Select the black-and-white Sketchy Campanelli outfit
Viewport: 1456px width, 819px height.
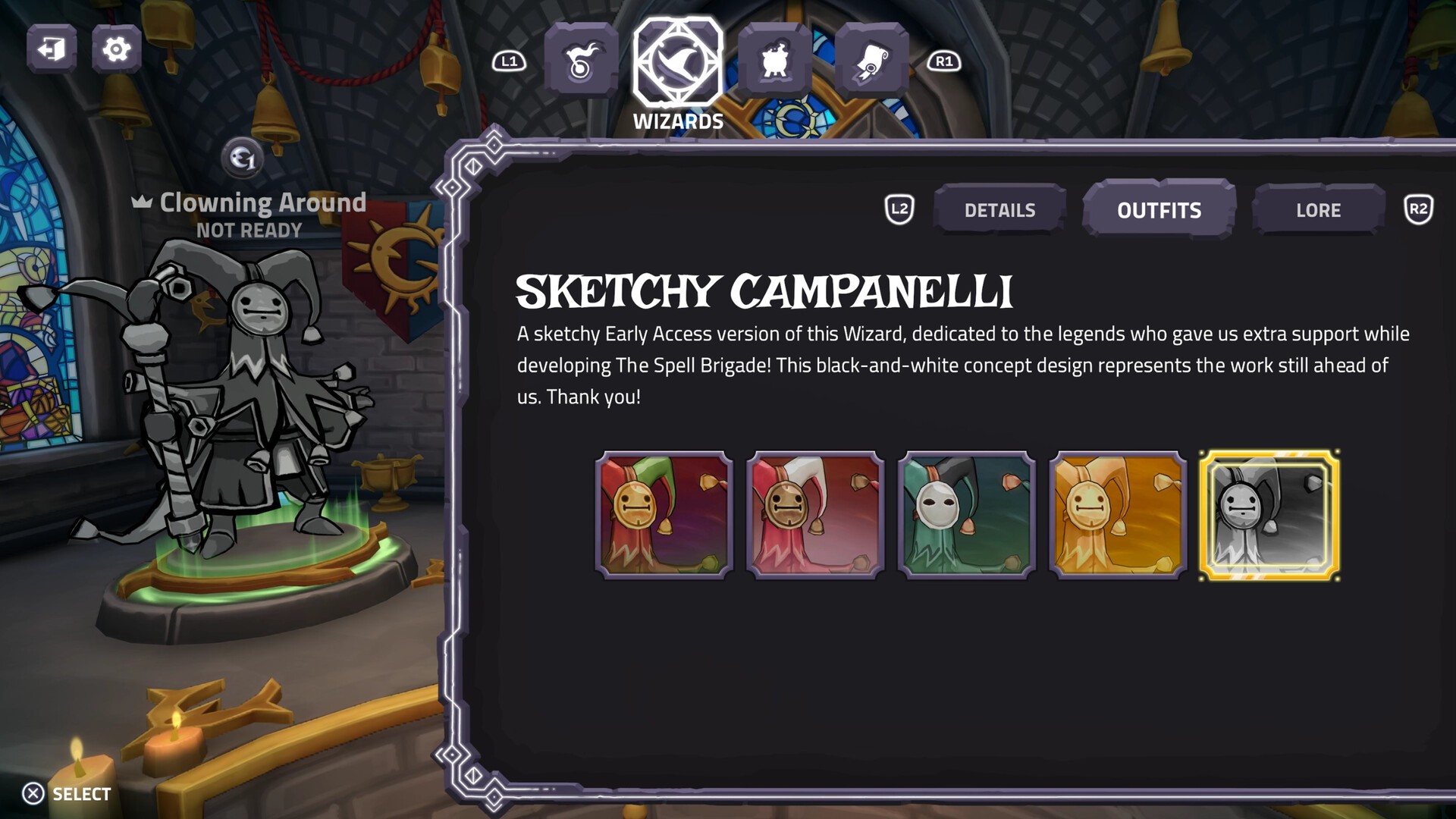click(1269, 515)
